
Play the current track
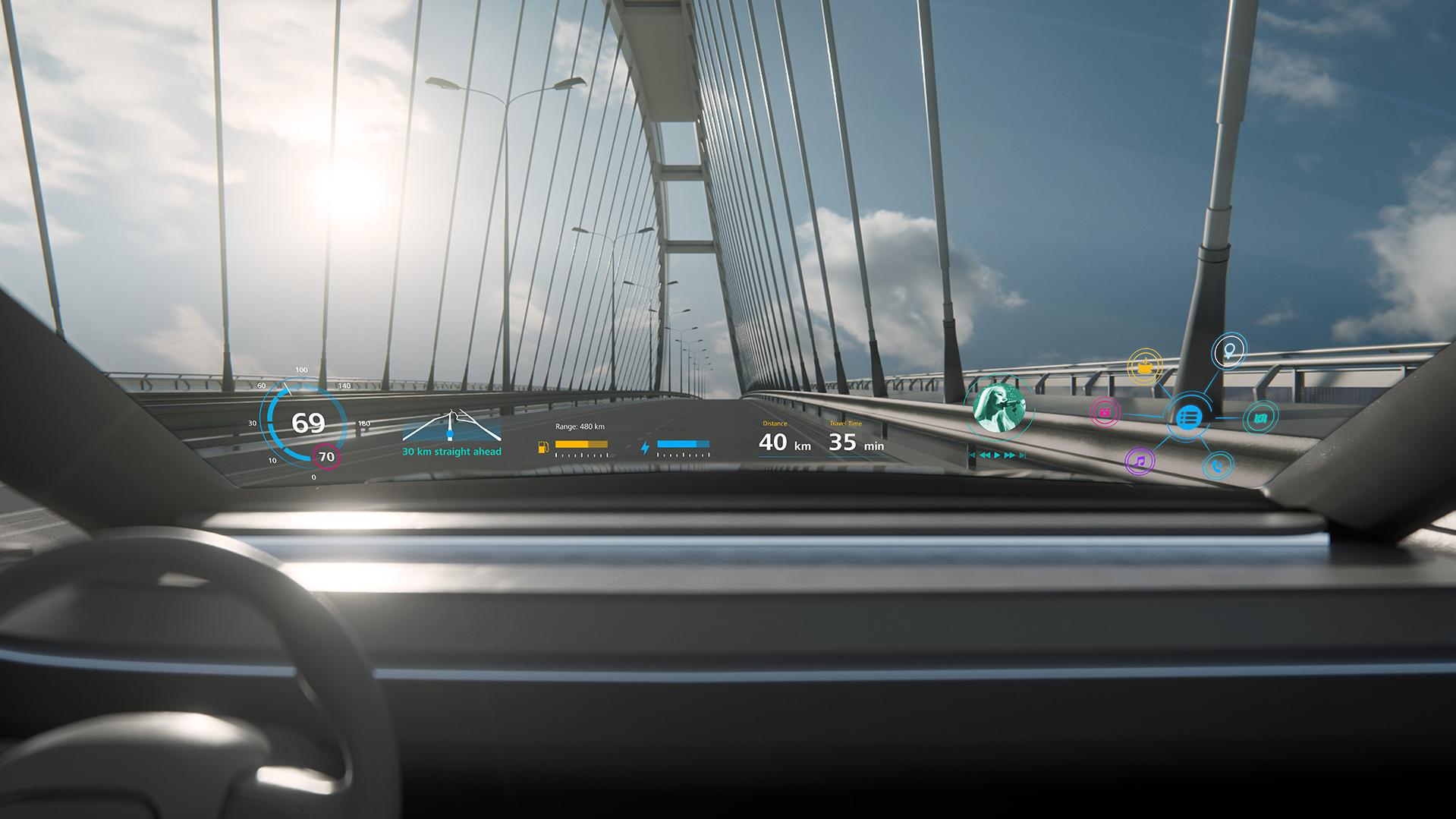coord(998,455)
